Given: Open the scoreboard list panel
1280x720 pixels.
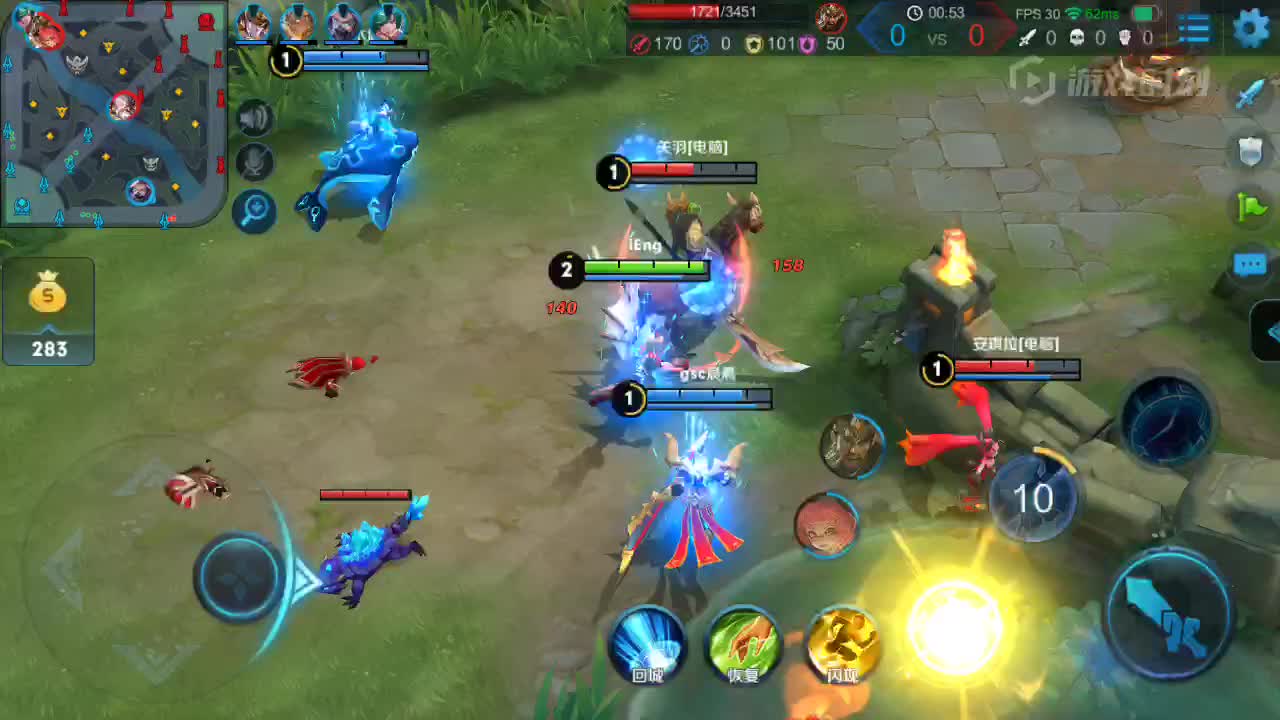Looking at the screenshot, I should click(x=1194, y=28).
